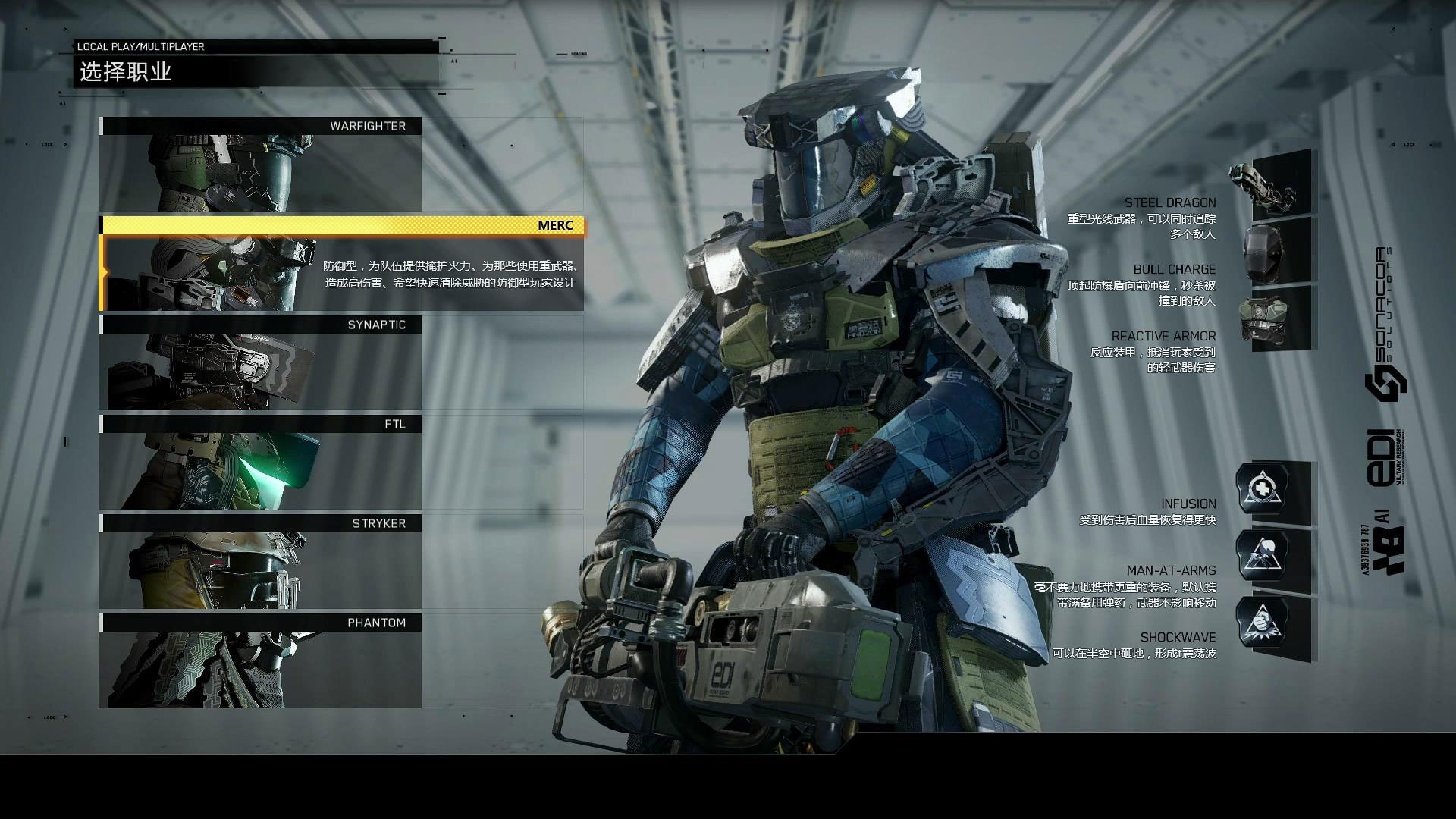The image size is (1456, 819).
Task: Select the Infusion trait icon
Action: pyautogui.click(x=1263, y=488)
